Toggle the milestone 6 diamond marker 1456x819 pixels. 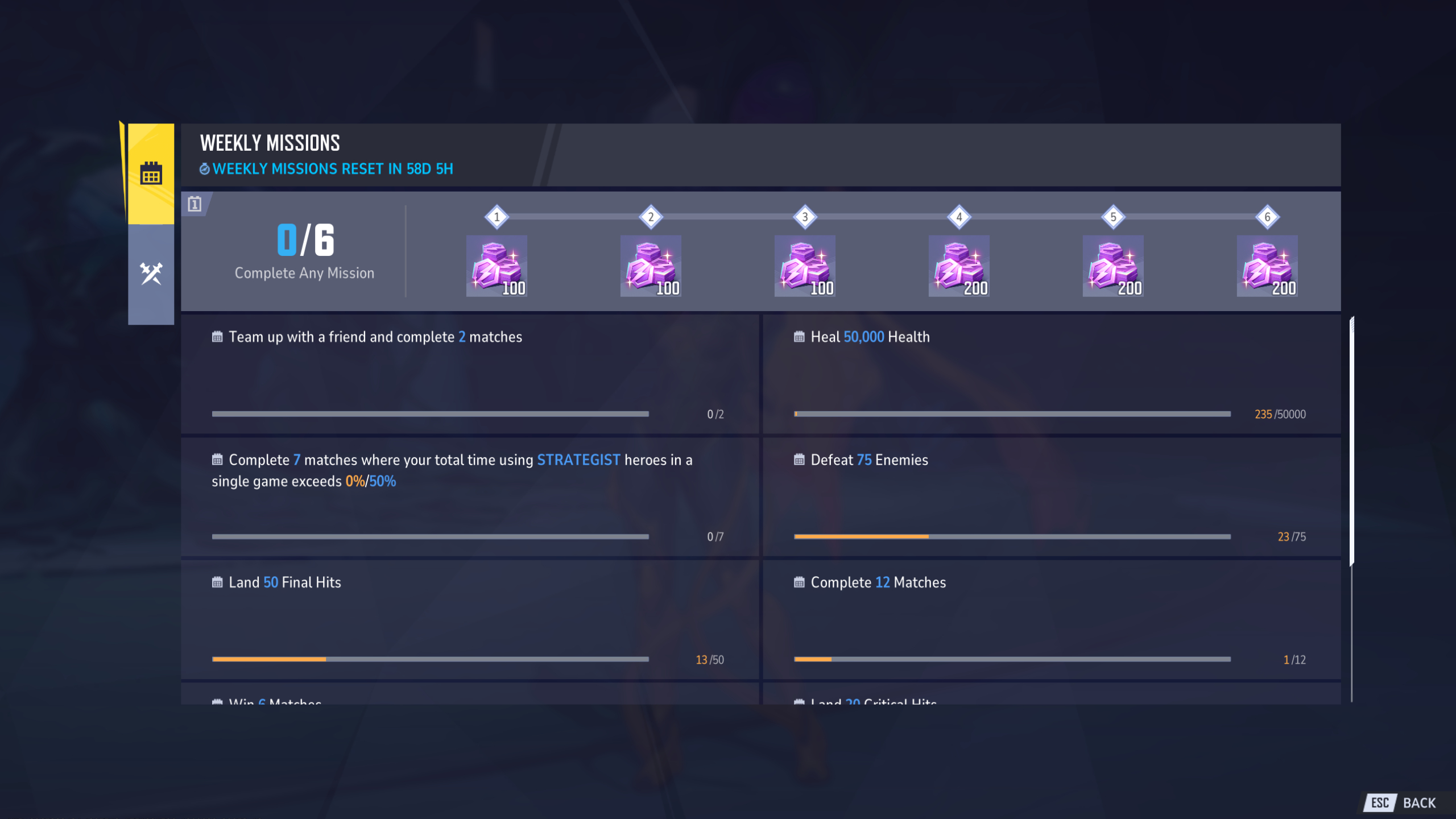[x=1267, y=216]
